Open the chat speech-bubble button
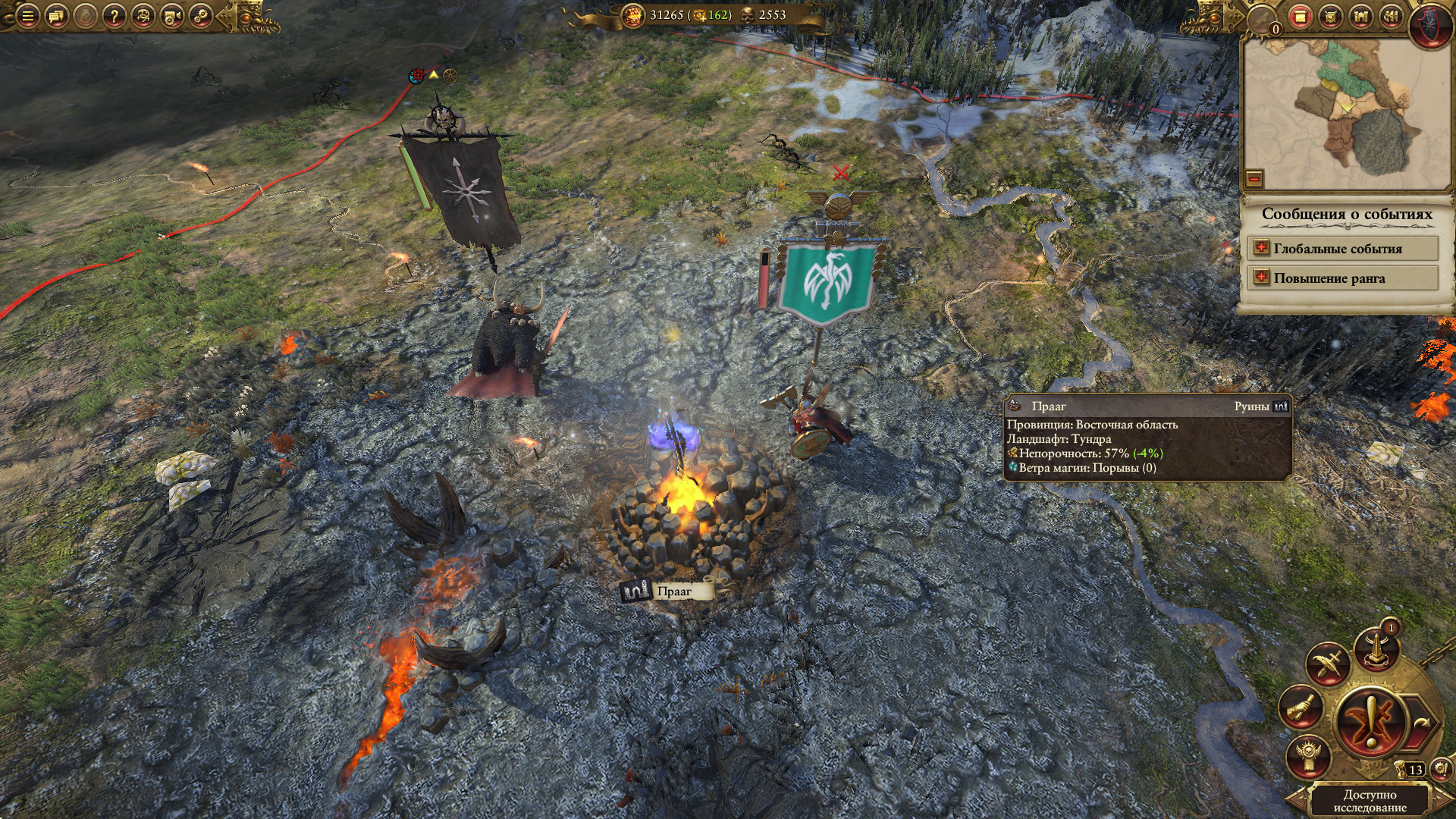This screenshot has width=1456, height=819. click(x=56, y=16)
